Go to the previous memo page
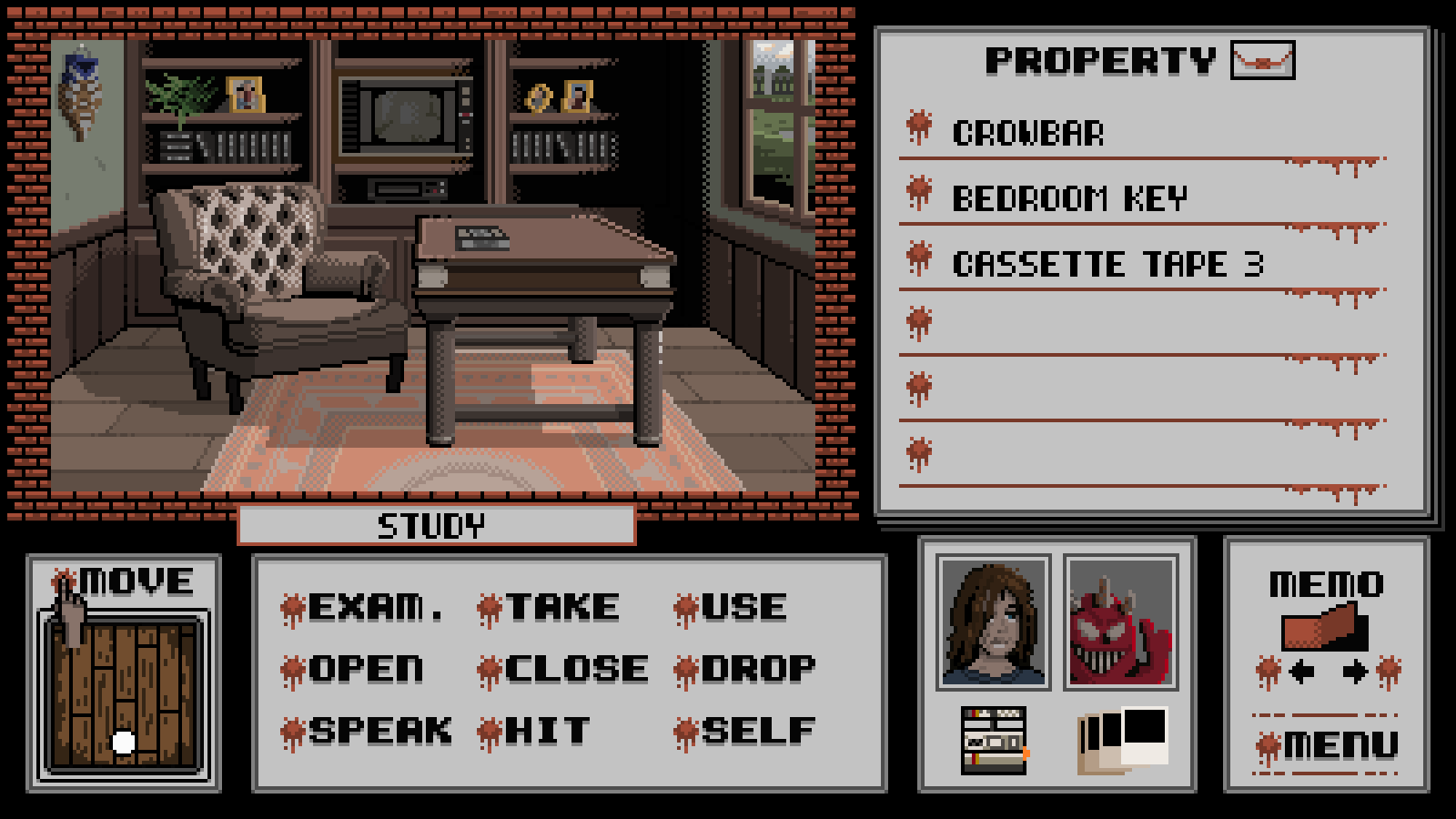The image size is (1456, 819). pyautogui.click(x=1301, y=672)
